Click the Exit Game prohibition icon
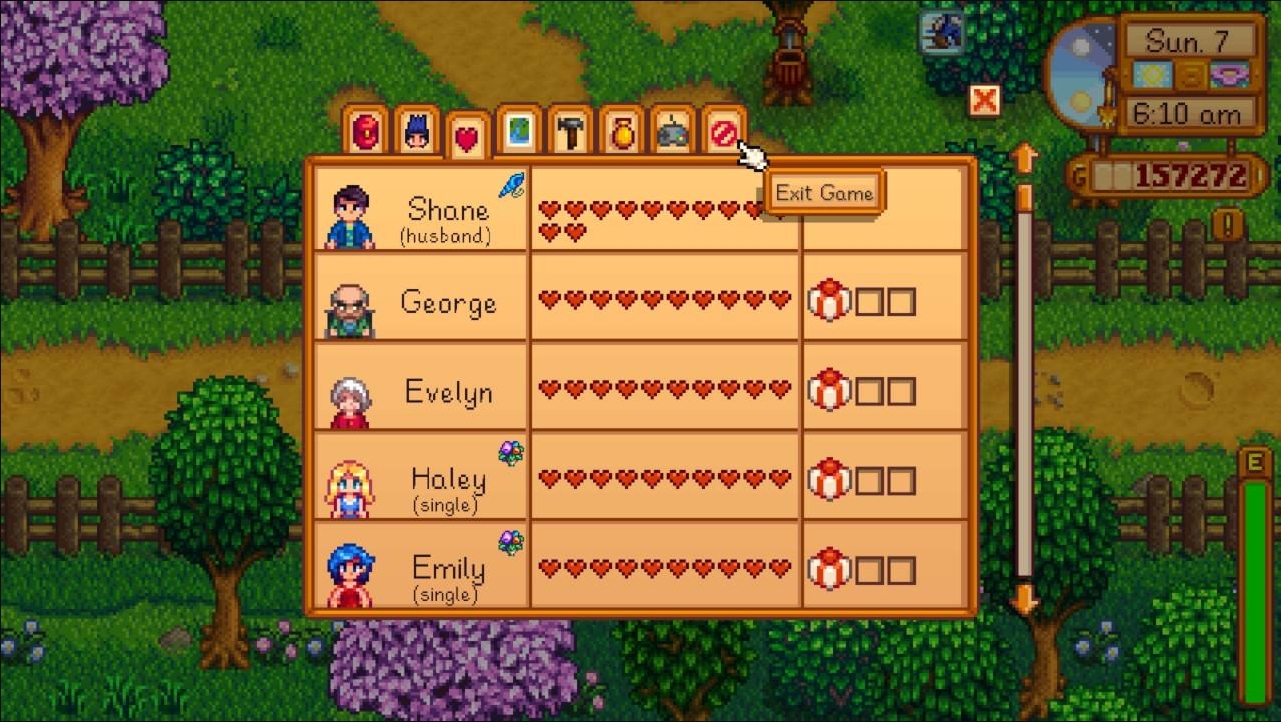 (x=724, y=130)
